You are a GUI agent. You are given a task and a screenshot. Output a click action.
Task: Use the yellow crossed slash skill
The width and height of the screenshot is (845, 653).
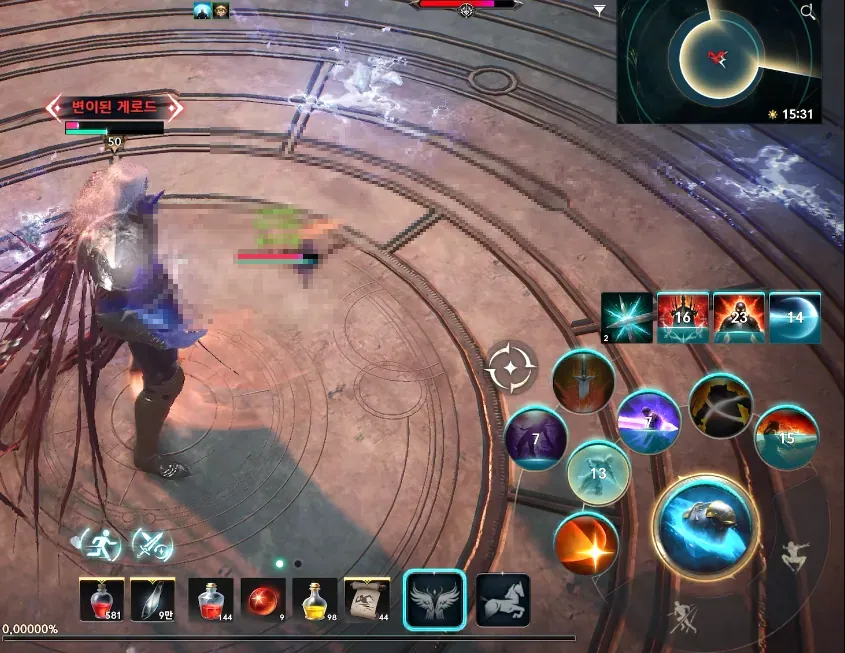tap(720, 406)
